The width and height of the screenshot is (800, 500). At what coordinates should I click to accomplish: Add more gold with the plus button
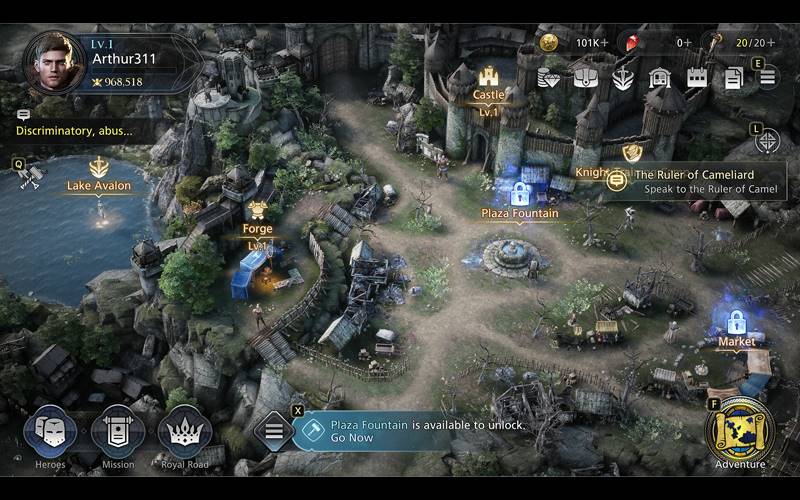[604, 43]
